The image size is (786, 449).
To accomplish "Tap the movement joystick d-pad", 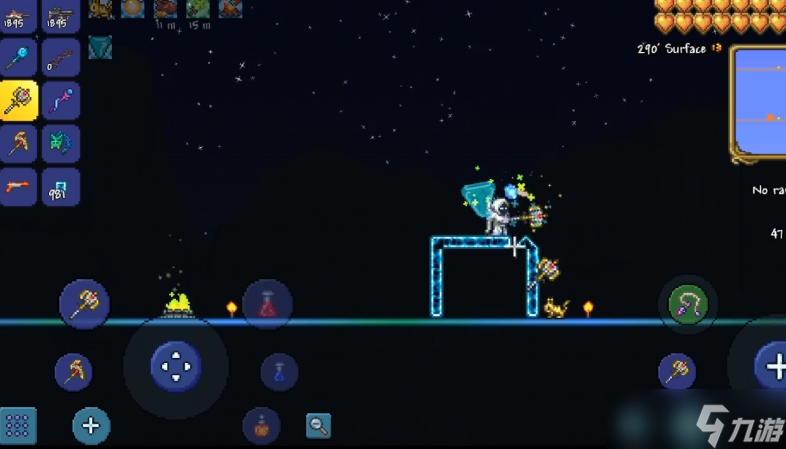I will pos(176,366).
